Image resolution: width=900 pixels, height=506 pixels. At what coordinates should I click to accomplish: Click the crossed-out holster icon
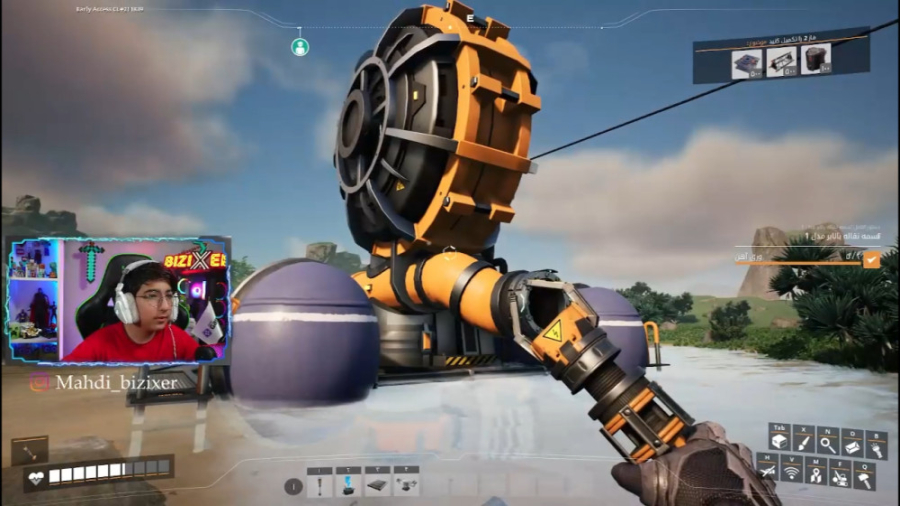tap(768, 469)
